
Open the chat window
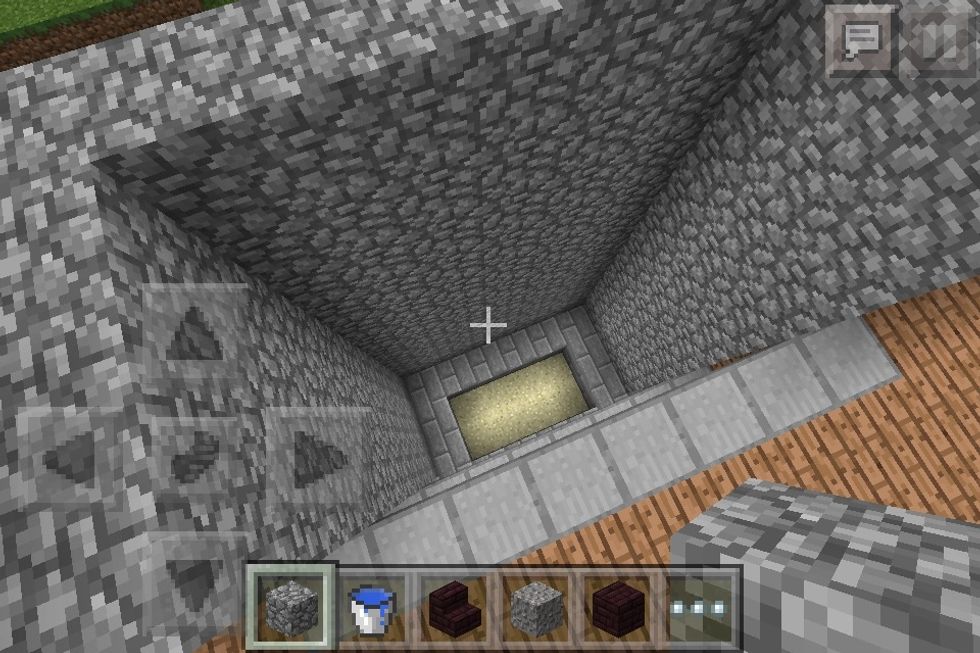point(859,40)
